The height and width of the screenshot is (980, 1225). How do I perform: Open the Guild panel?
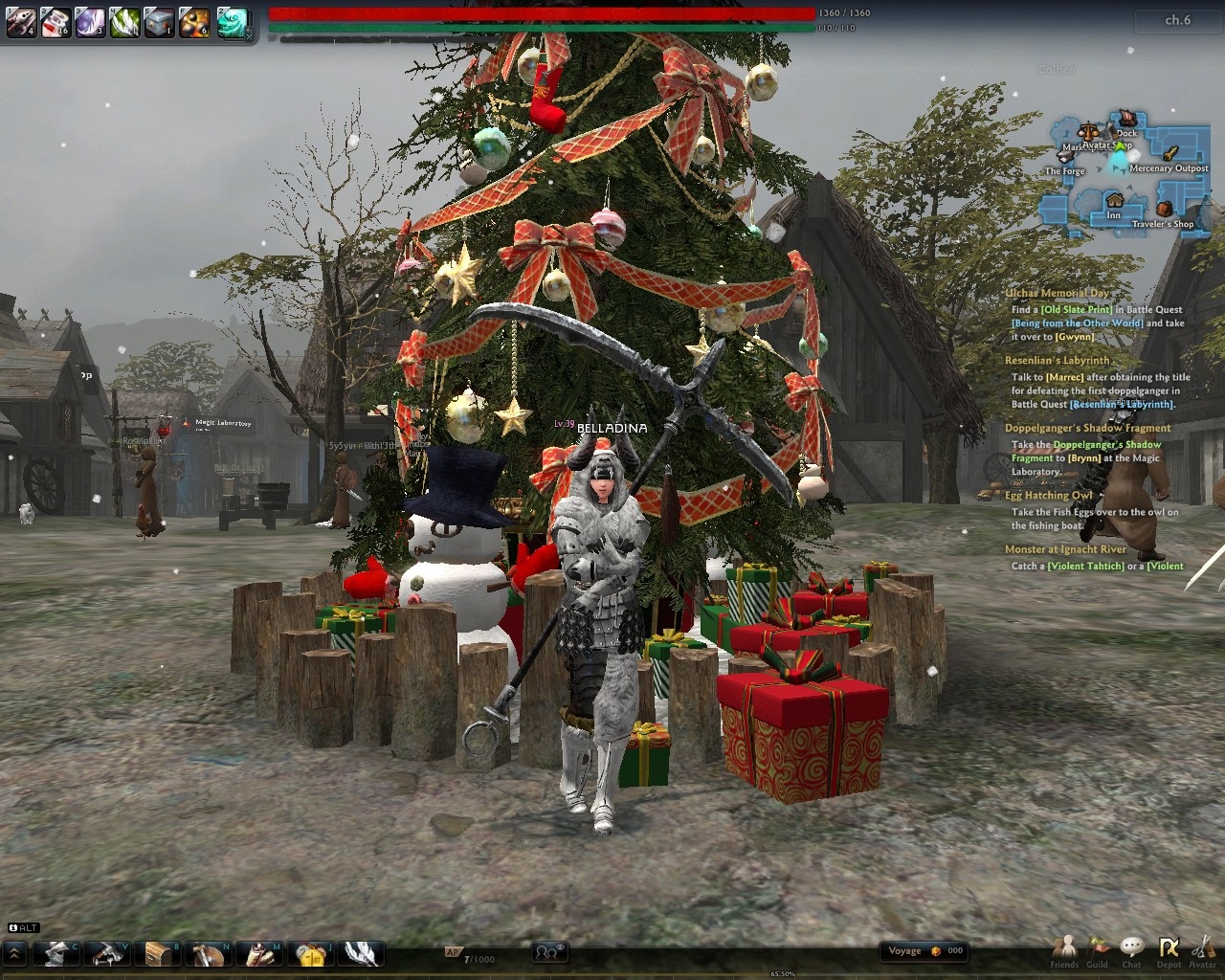coord(1098,950)
